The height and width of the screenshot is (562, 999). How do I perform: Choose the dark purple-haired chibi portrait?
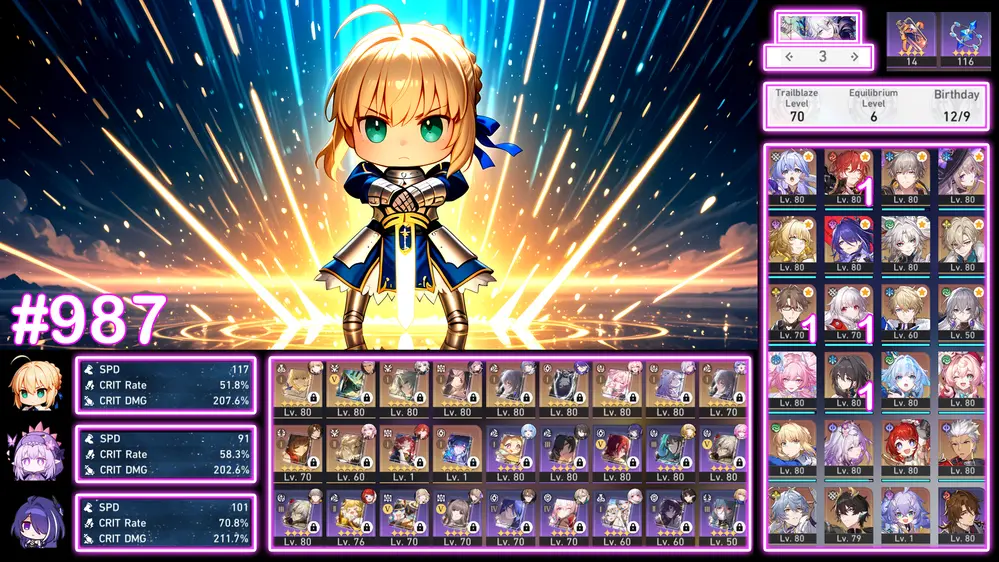click(38, 522)
